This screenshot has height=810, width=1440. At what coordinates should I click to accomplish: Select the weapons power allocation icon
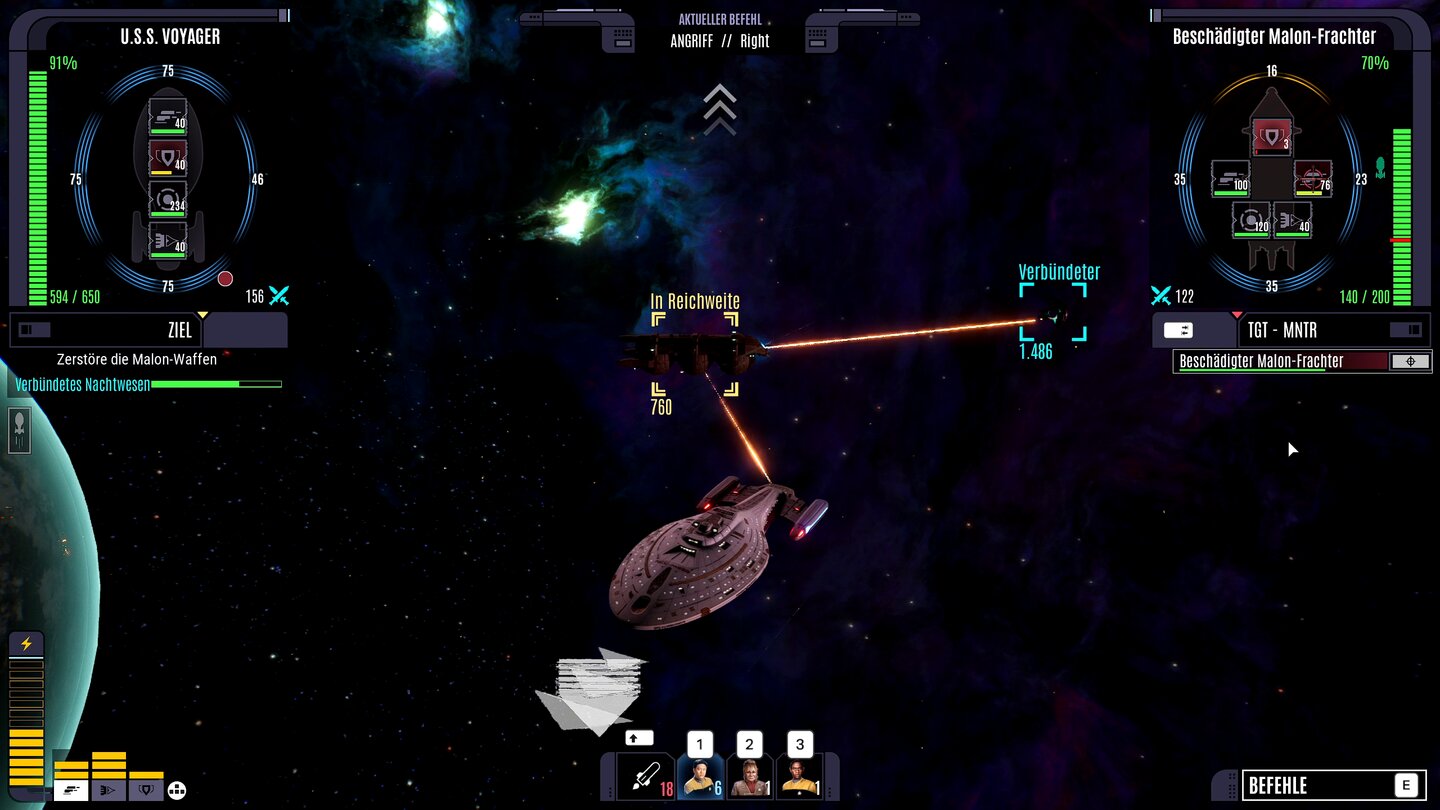pyautogui.click(x=71, y=789)
